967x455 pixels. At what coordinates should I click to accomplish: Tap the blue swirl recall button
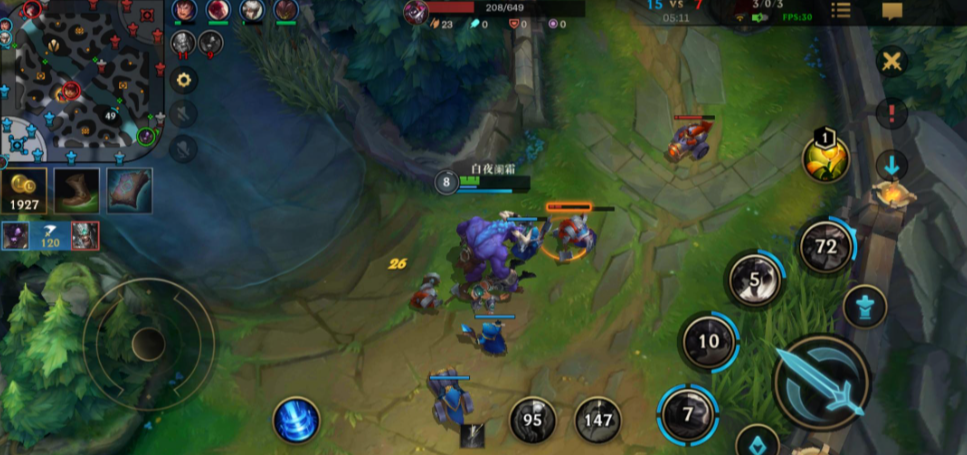pos(297,420)
